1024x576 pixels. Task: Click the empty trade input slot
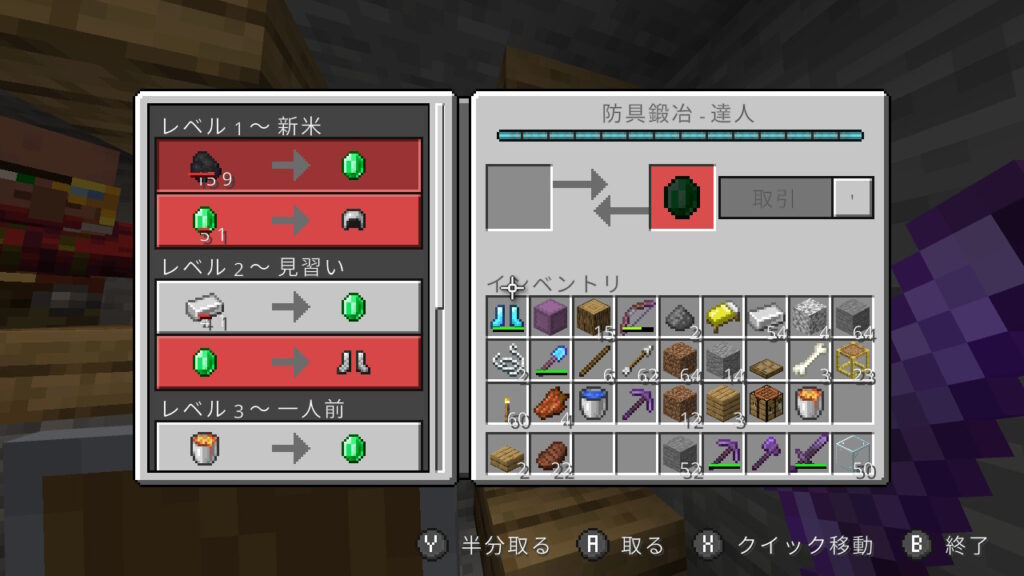coord(518,197)
